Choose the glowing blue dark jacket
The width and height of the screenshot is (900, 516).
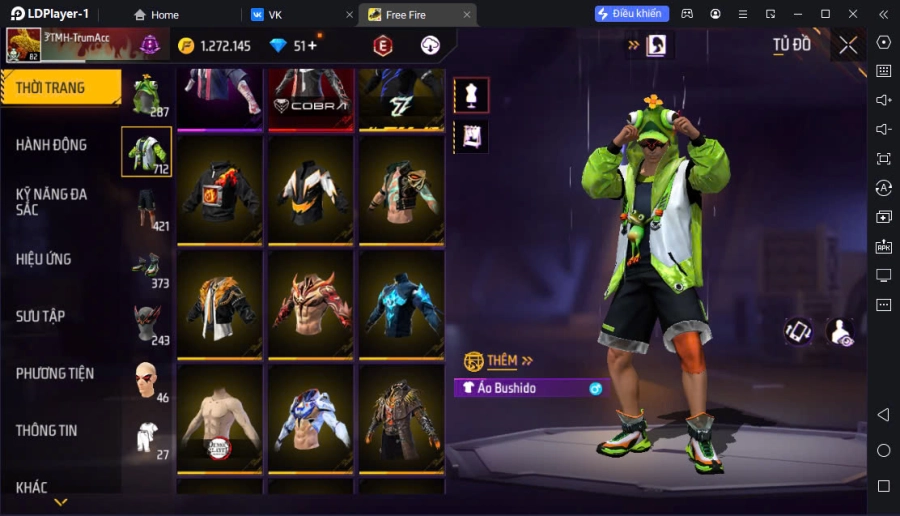tap(402, 304)
